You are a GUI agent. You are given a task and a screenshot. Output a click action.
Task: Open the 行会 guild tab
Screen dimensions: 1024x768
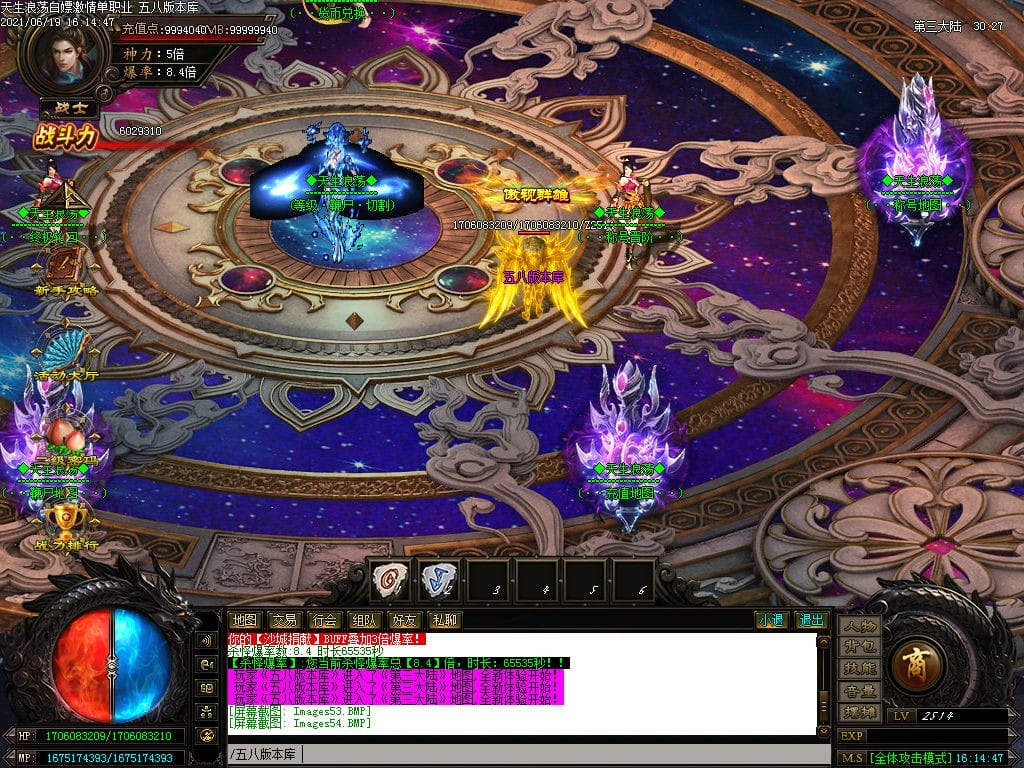tap(323, 620)
